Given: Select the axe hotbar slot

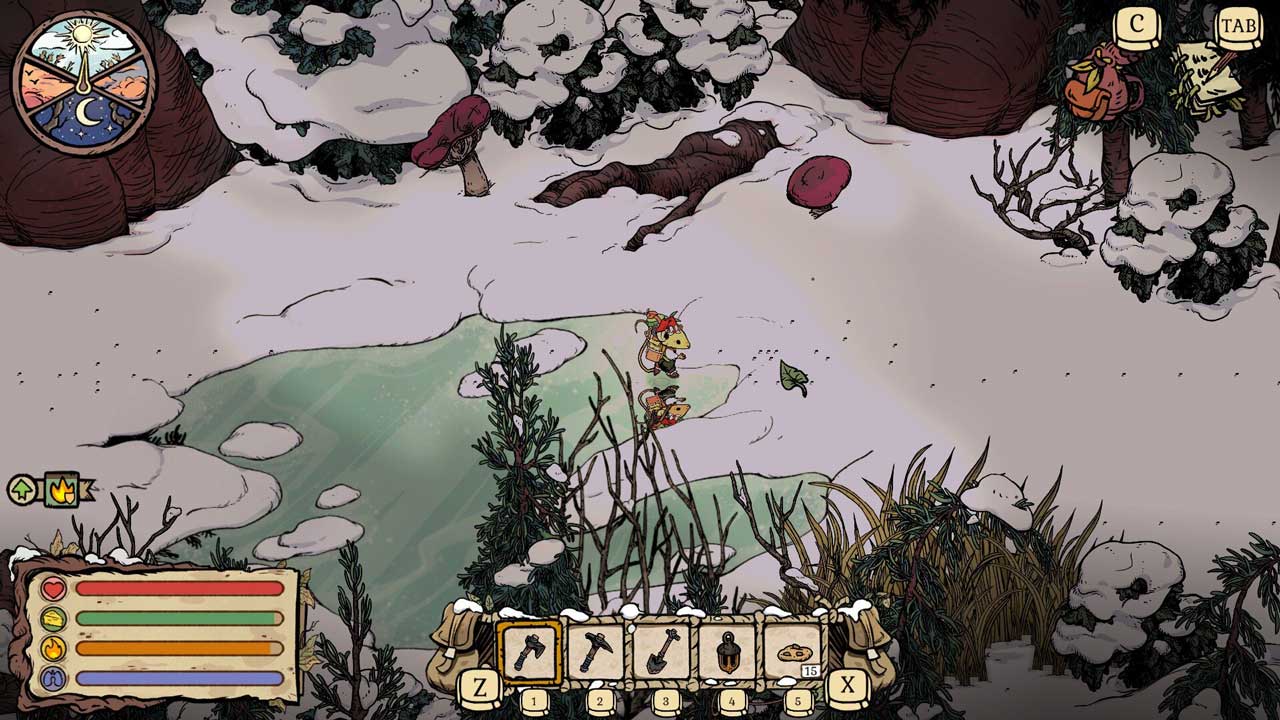Looking at the screenshot, I should (530, 652).
